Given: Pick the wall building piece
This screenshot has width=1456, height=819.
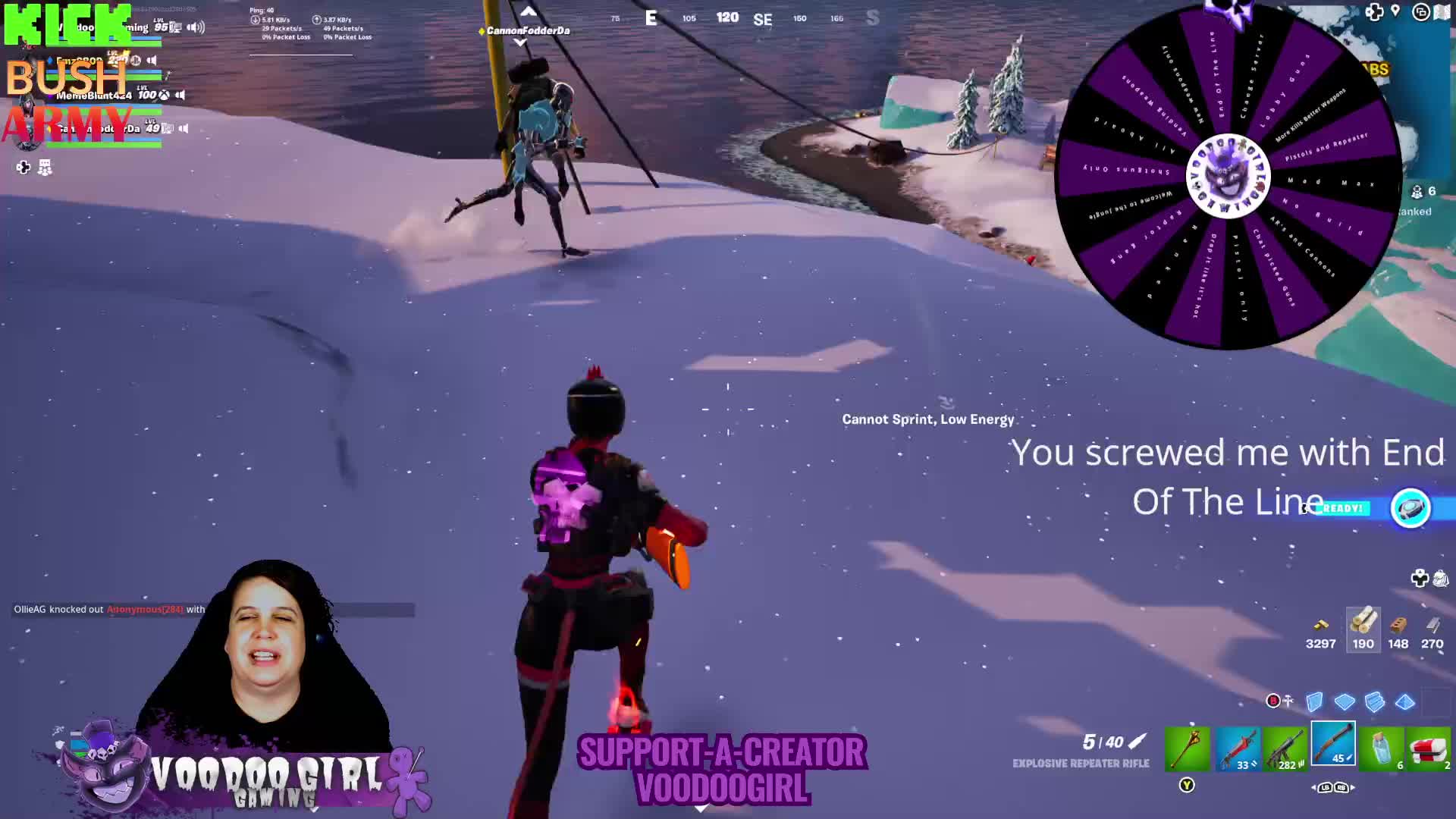Looking at the screenshot, I should pyautogui.click(x=1314, y=701).
